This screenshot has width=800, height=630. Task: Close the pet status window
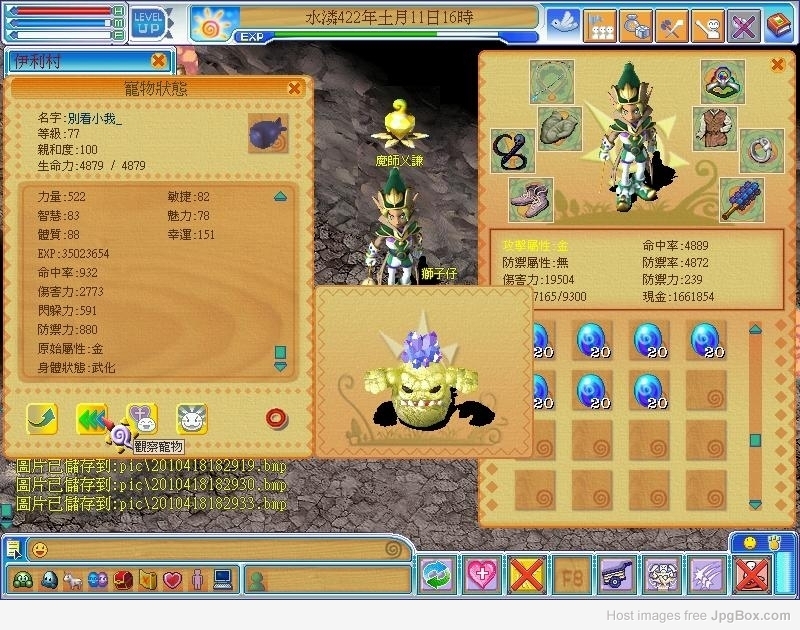[x=294, y=88]
